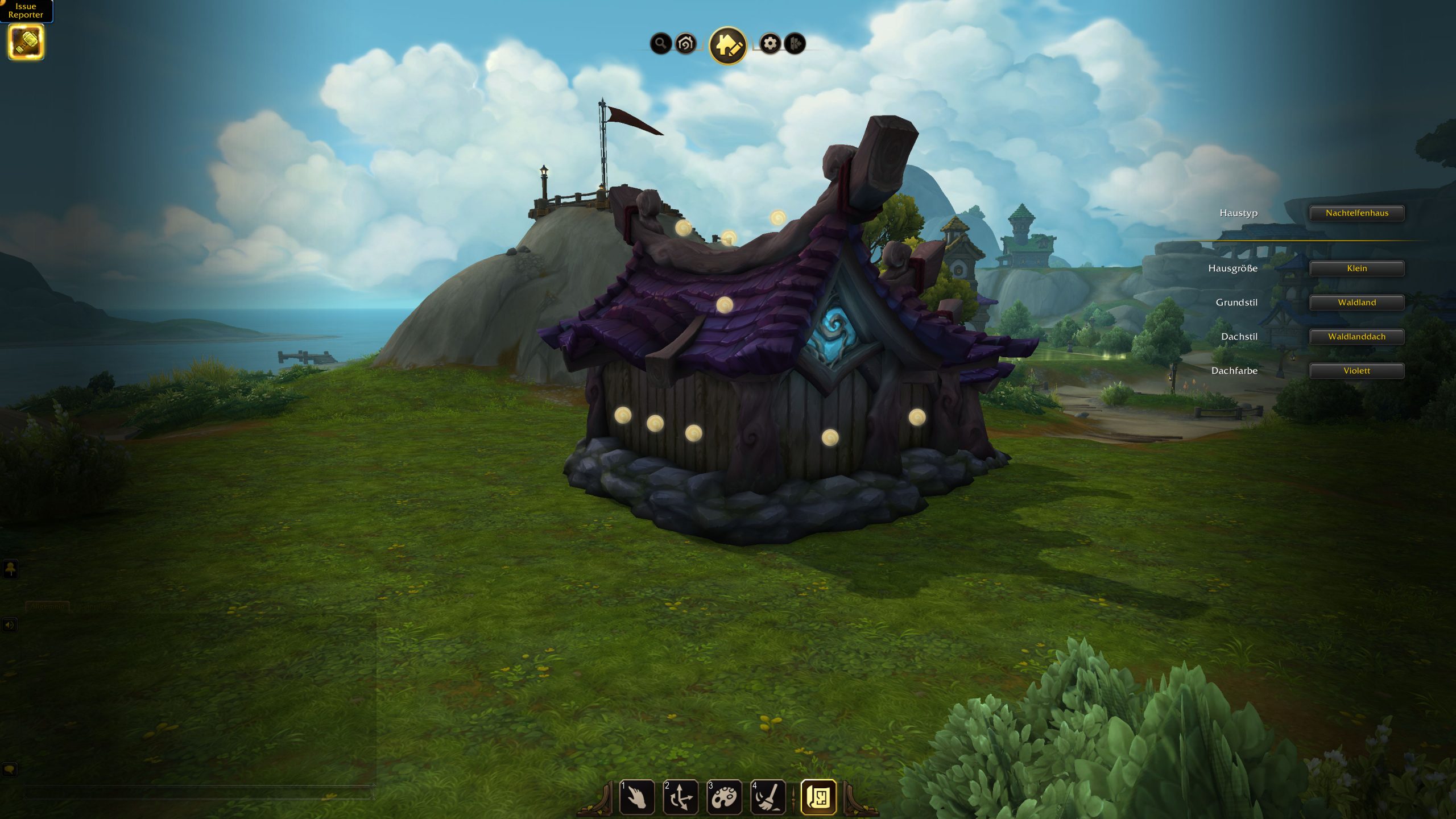Choose the move and rotate arrows tool
1456x819 pixels.
click(x=680, y=797)
